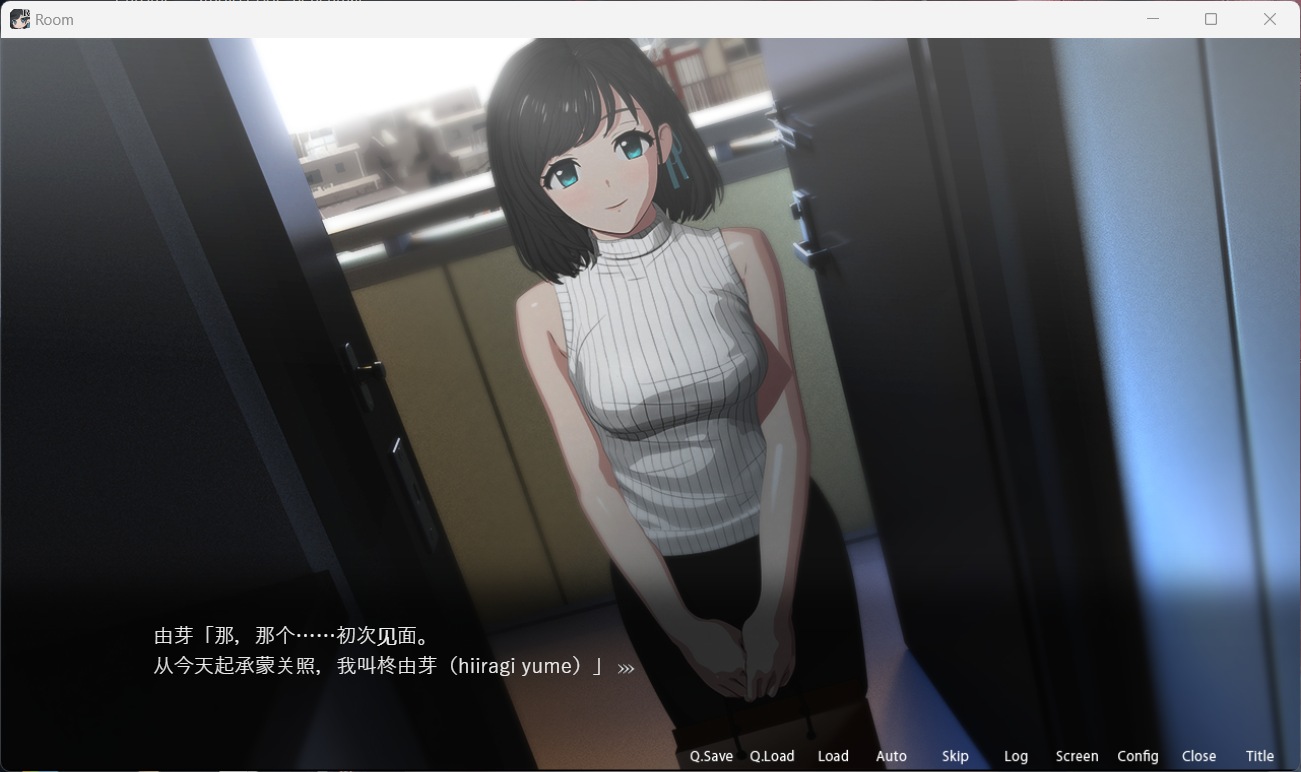This screenshot has height=772, width=1301.
Task: Quick save via Q.Save
Action: click(x=710, y=756)
